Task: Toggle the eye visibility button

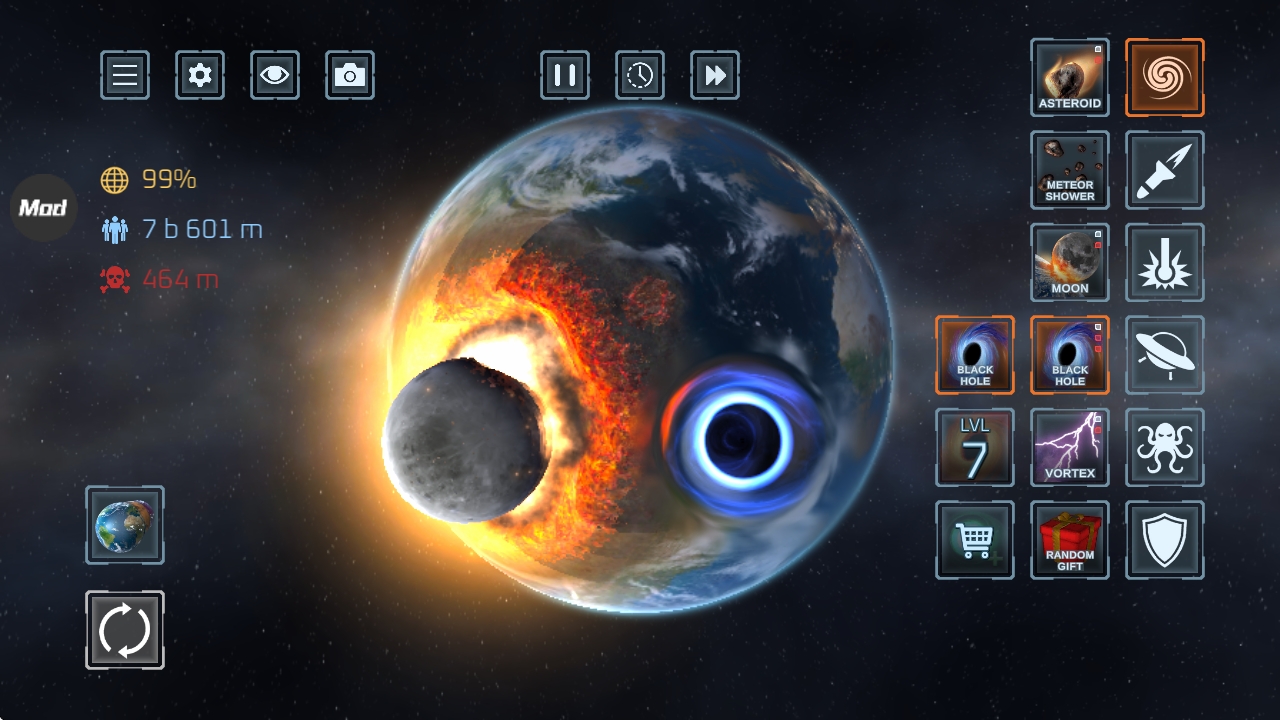Action: click(x=275, y=75)
